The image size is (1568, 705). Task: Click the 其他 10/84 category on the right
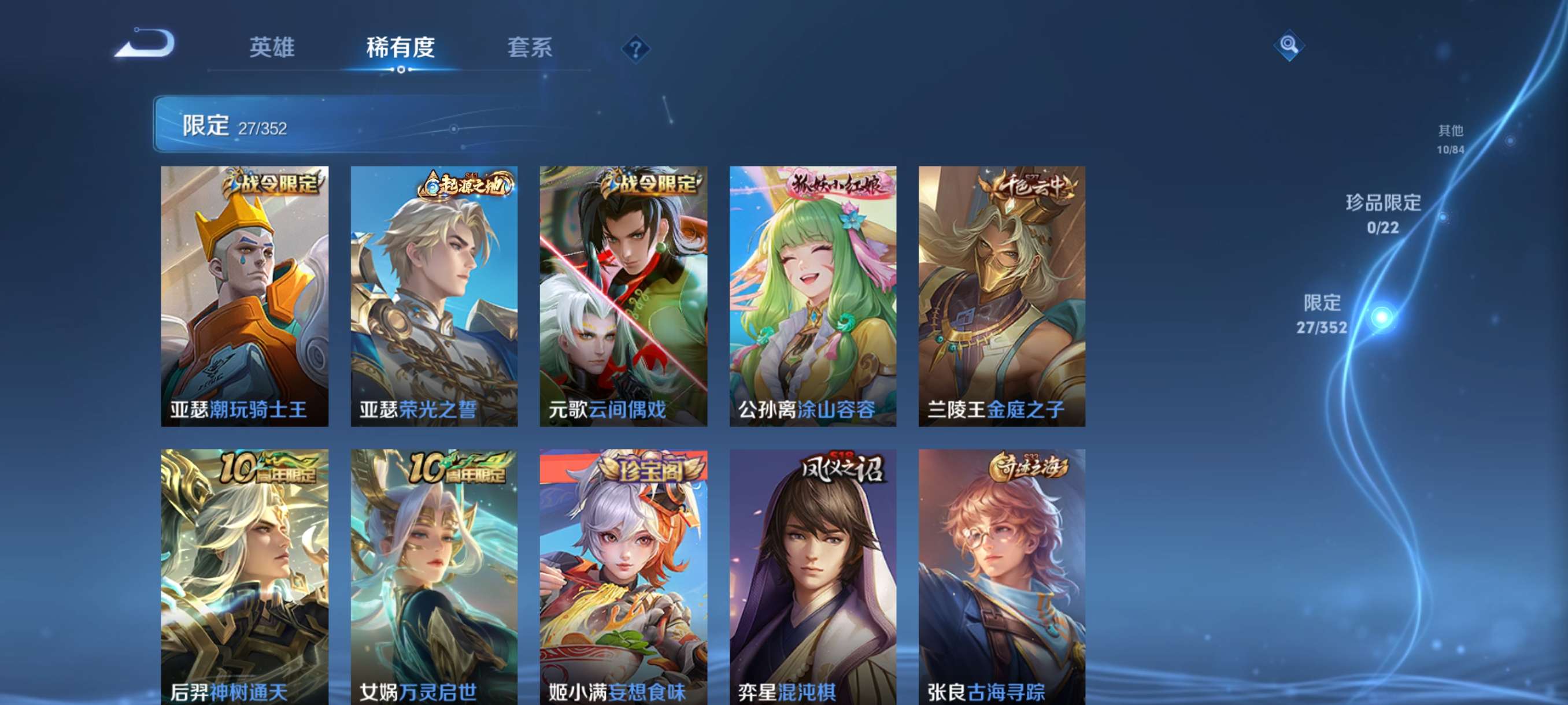[x=1452, y=139]
